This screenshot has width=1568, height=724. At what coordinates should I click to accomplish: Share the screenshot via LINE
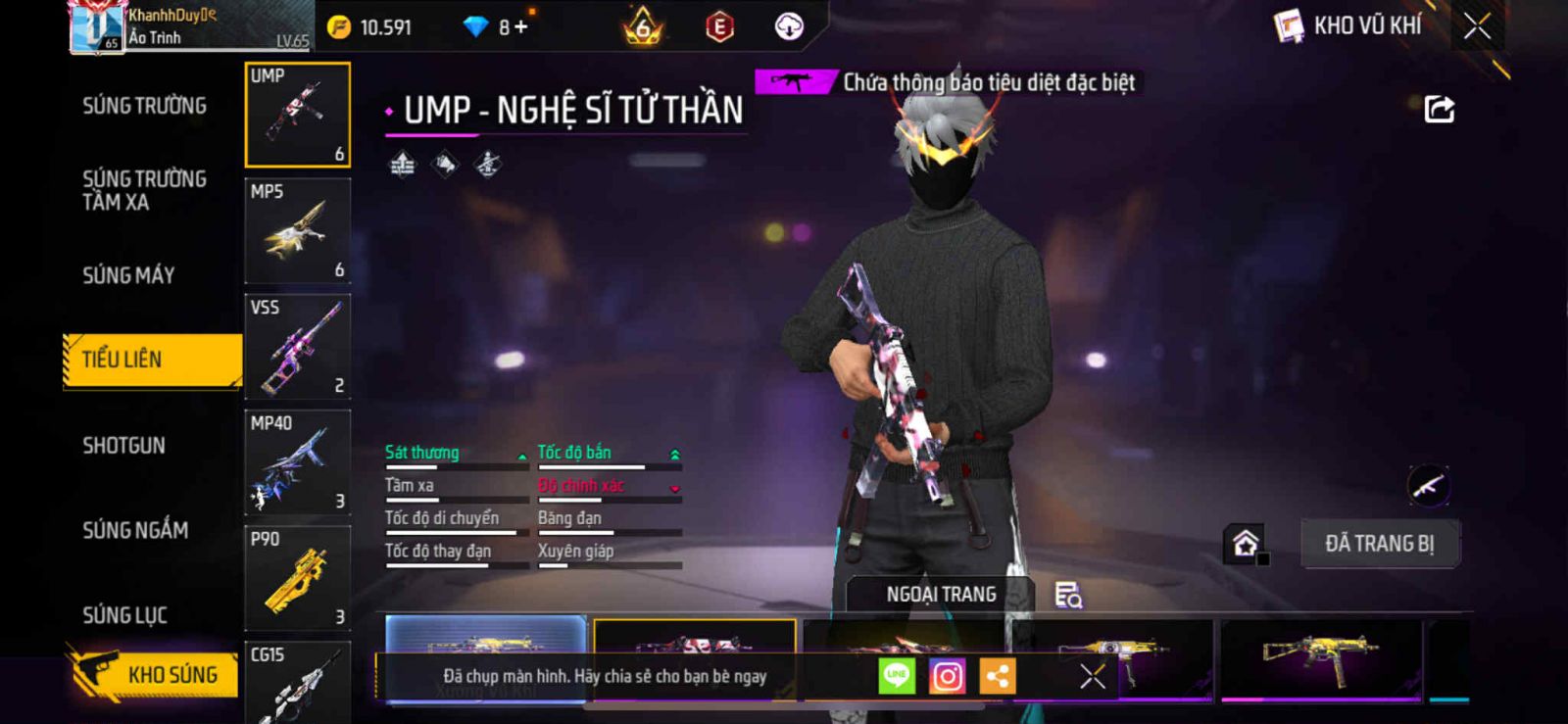pyautogui.click(x=896, y=676)
